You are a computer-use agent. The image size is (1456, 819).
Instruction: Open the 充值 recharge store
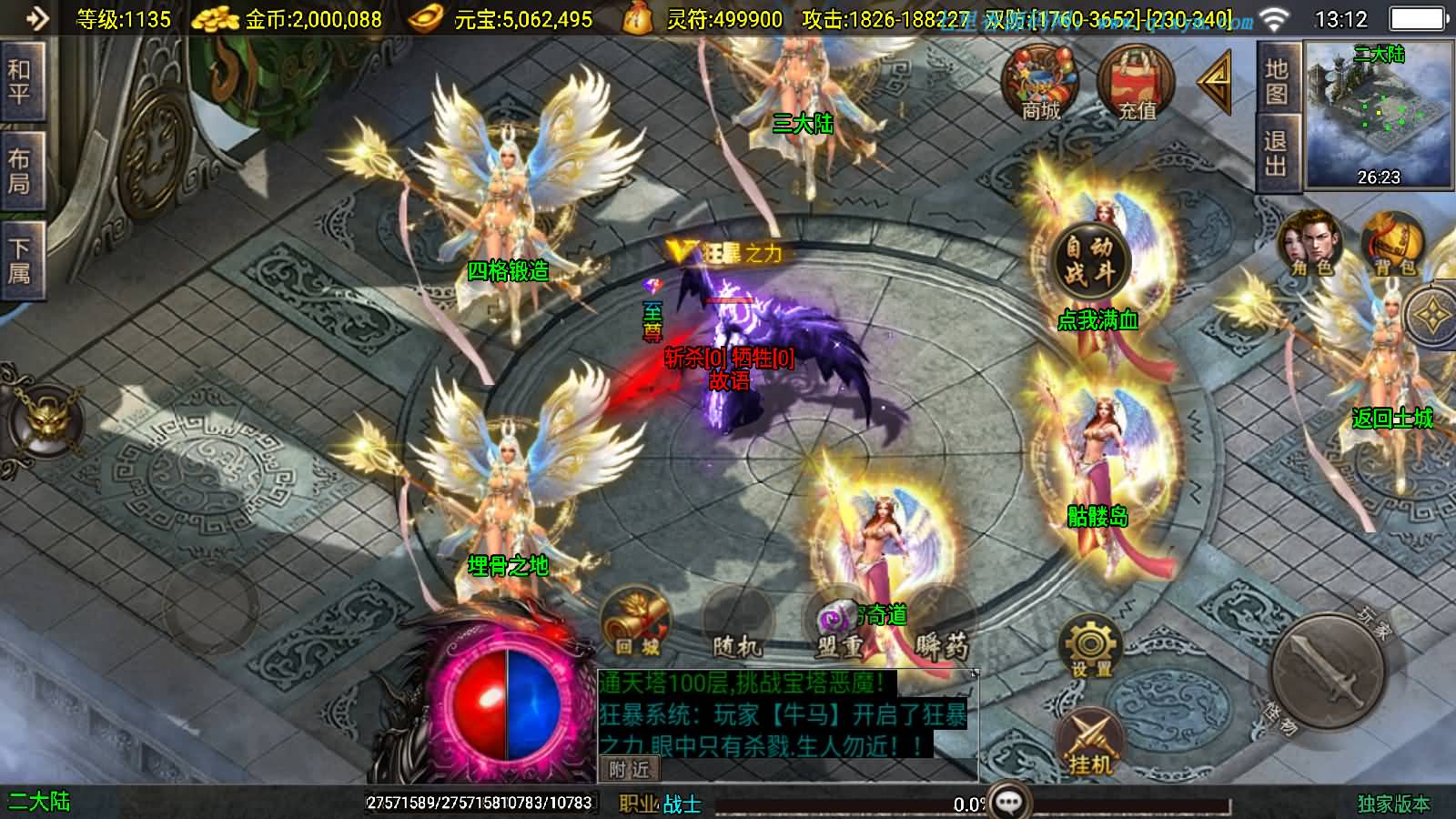click(x=1136, y=84)
